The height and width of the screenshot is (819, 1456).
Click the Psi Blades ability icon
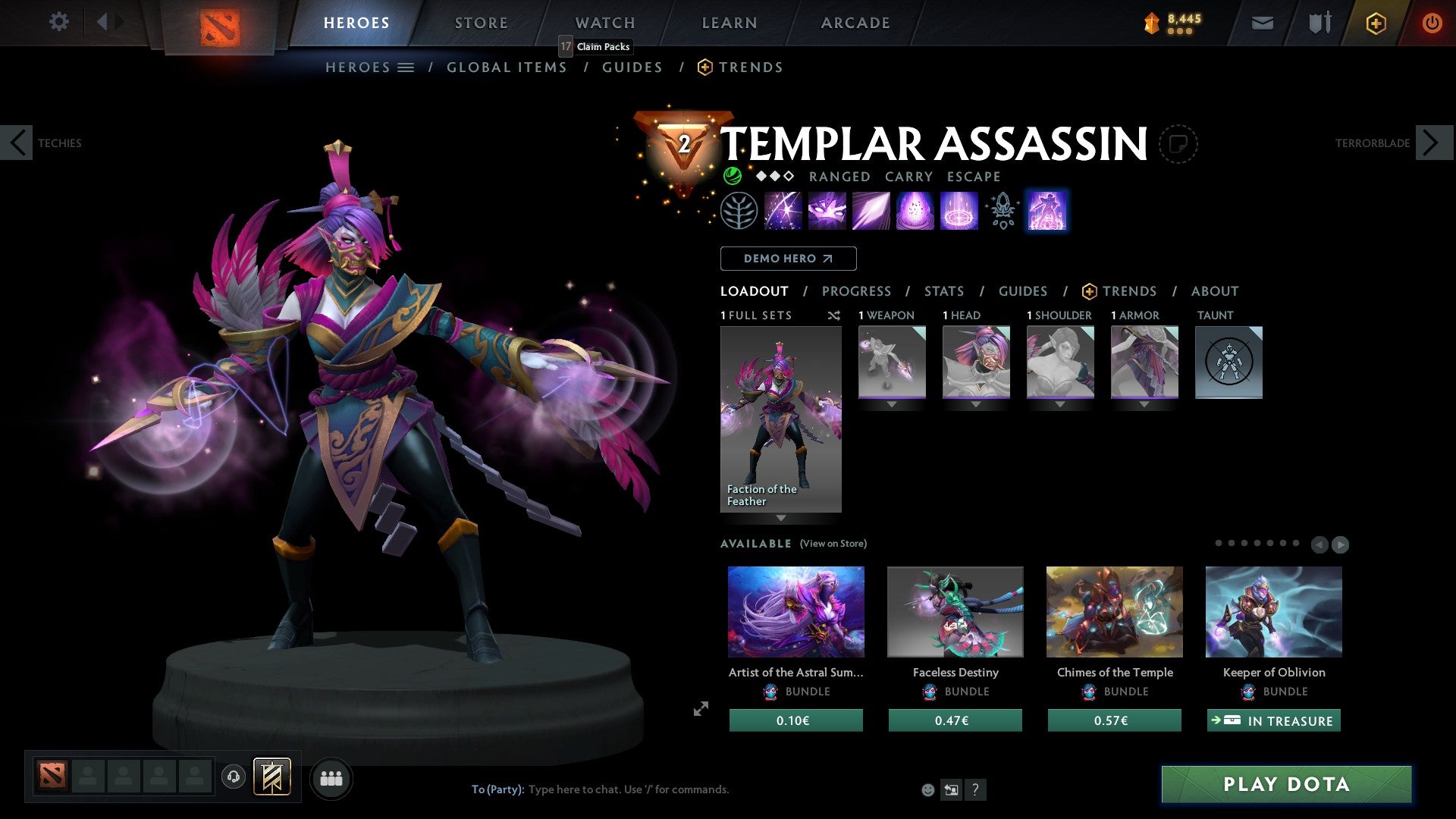[x=871, y=211]
